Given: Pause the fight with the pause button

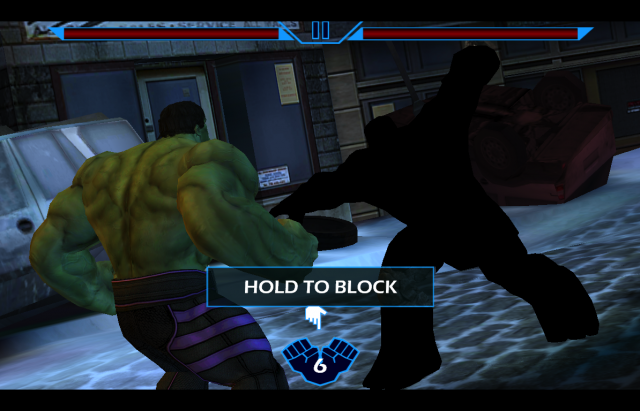Looking at the screenshot, I should point(320,31).
